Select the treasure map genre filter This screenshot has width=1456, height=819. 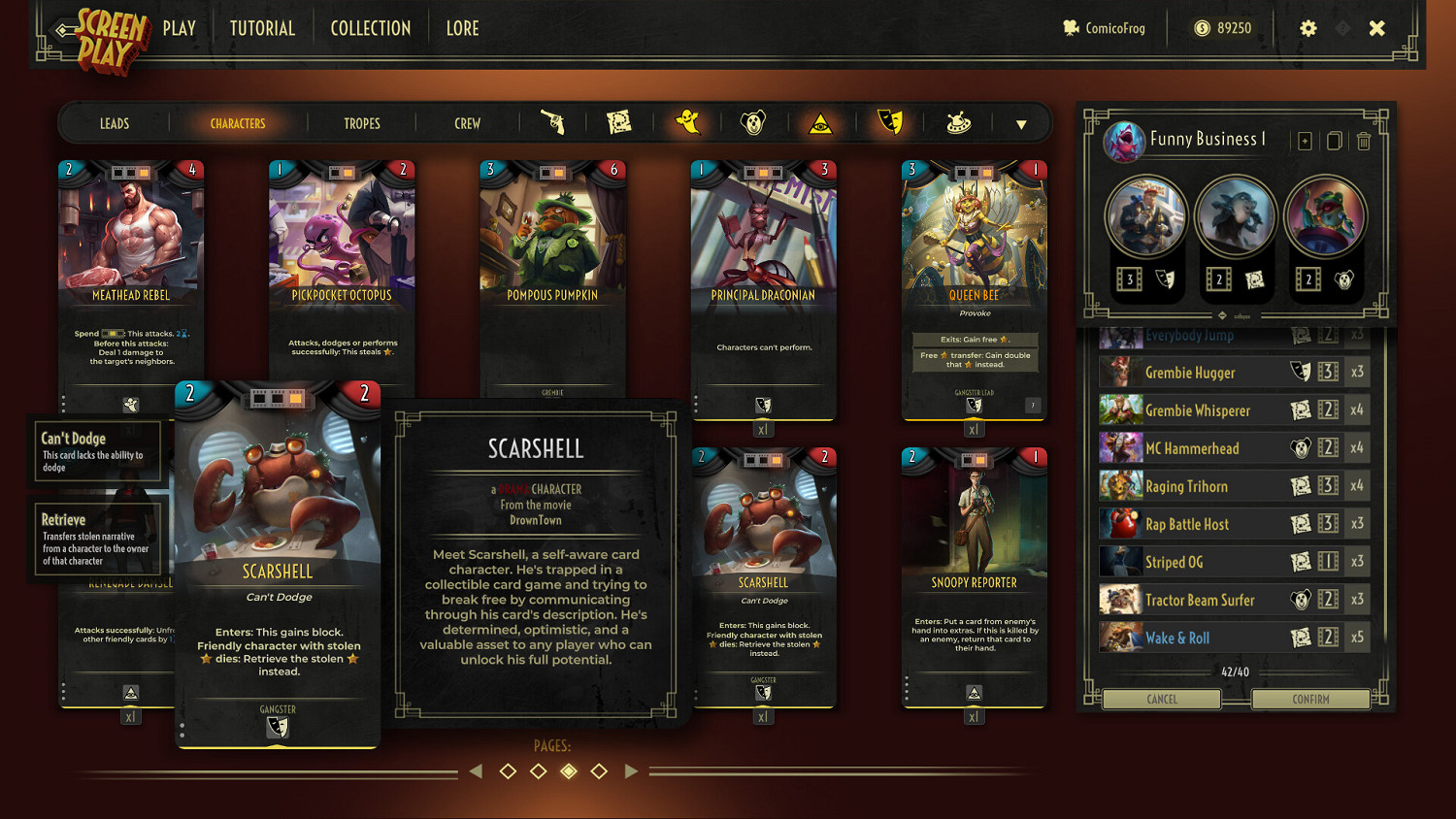[619, 122]
